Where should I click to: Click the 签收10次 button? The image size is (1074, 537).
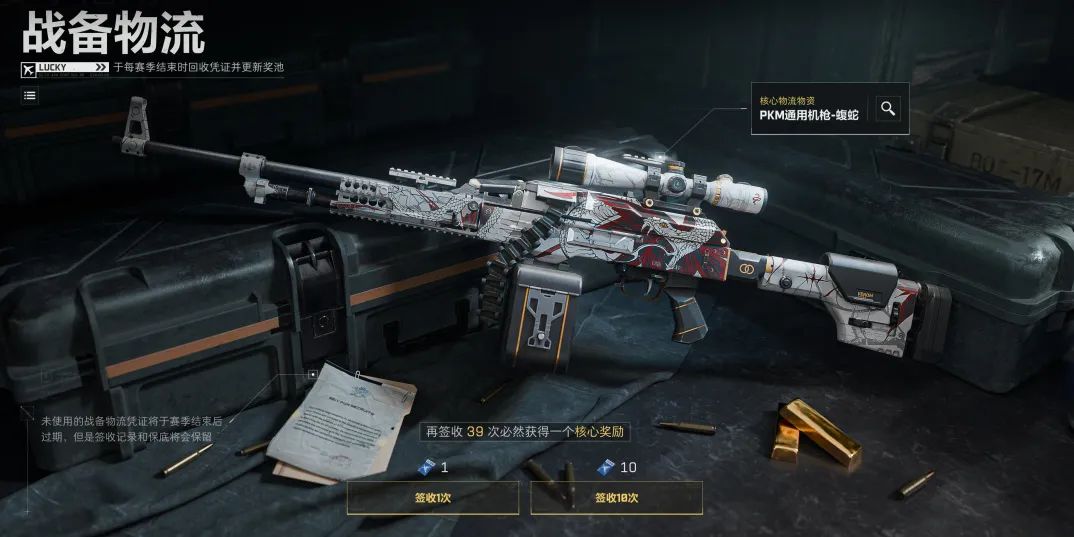coord(616,497)
